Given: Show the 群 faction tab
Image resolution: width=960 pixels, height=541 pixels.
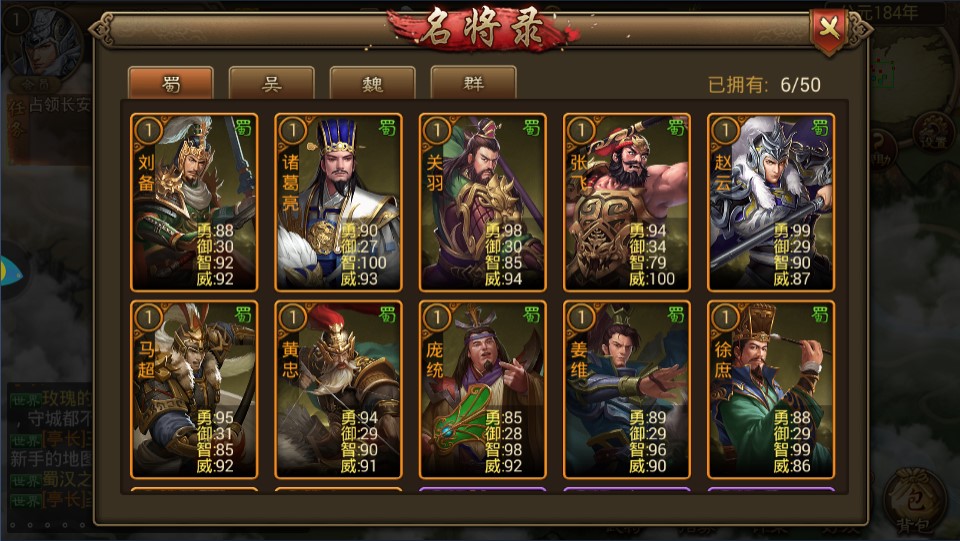Looking at the screenshot, I should tap(473, 83).
